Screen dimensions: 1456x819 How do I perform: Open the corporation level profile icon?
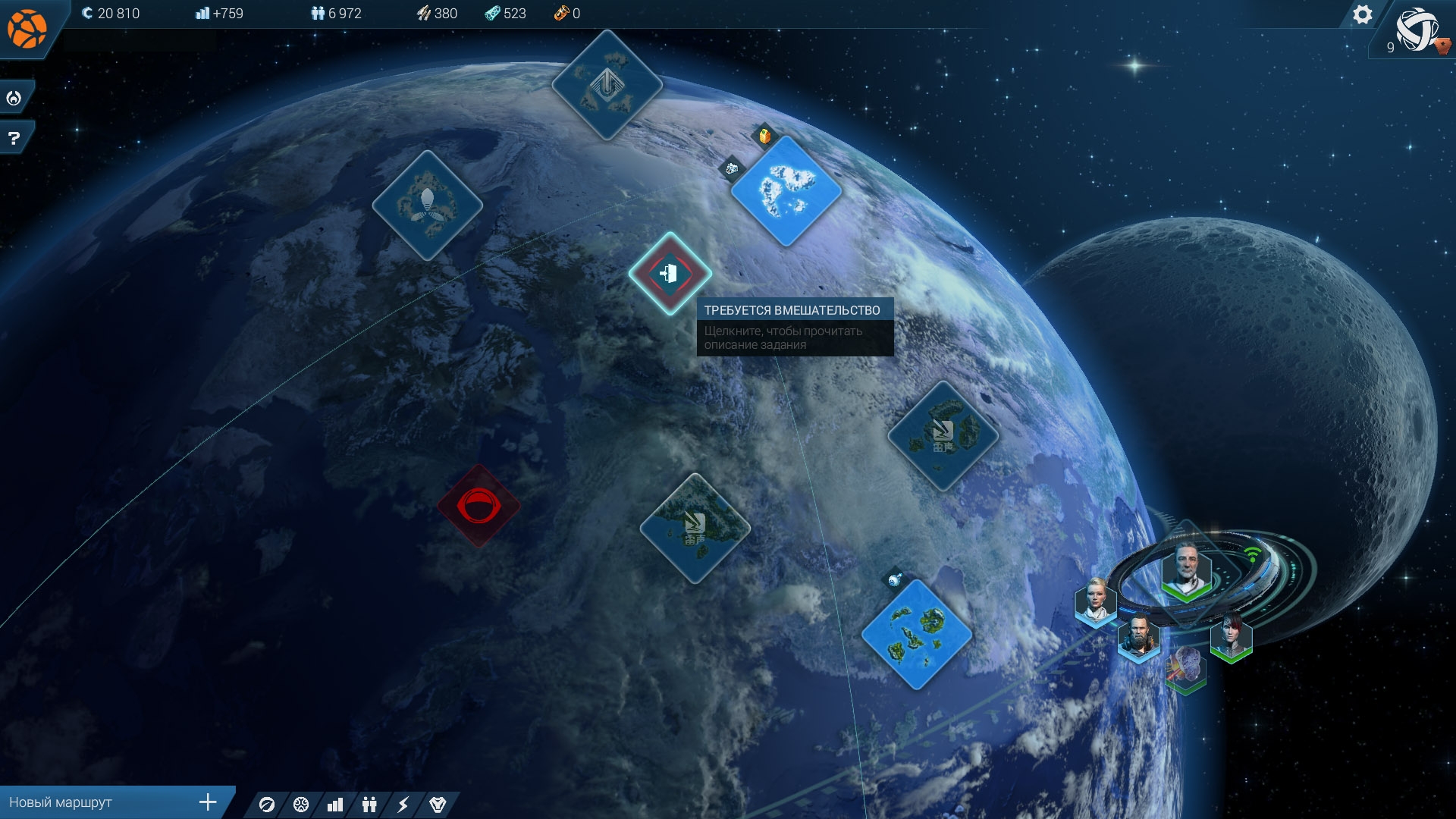[1417, 30]
